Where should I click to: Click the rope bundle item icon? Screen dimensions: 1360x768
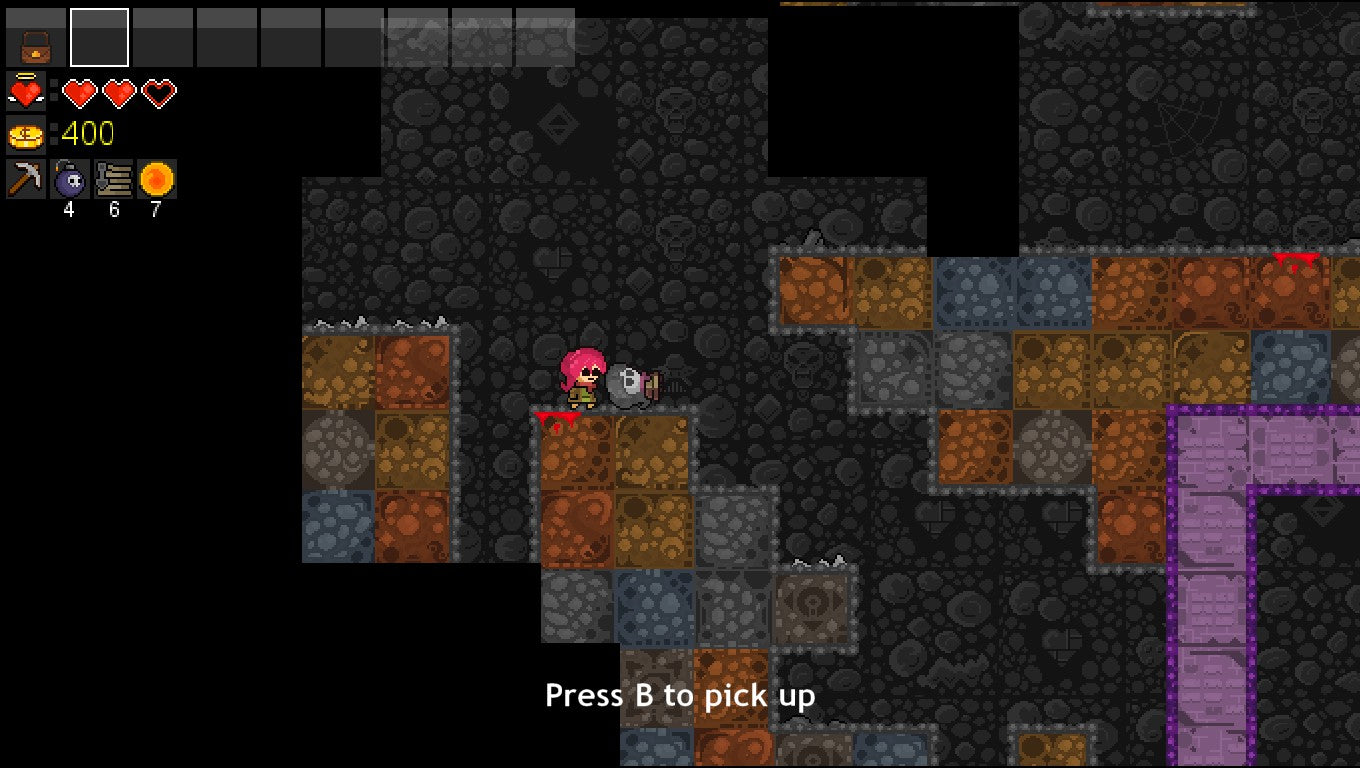pyautogui.click(x=113, y=180)
